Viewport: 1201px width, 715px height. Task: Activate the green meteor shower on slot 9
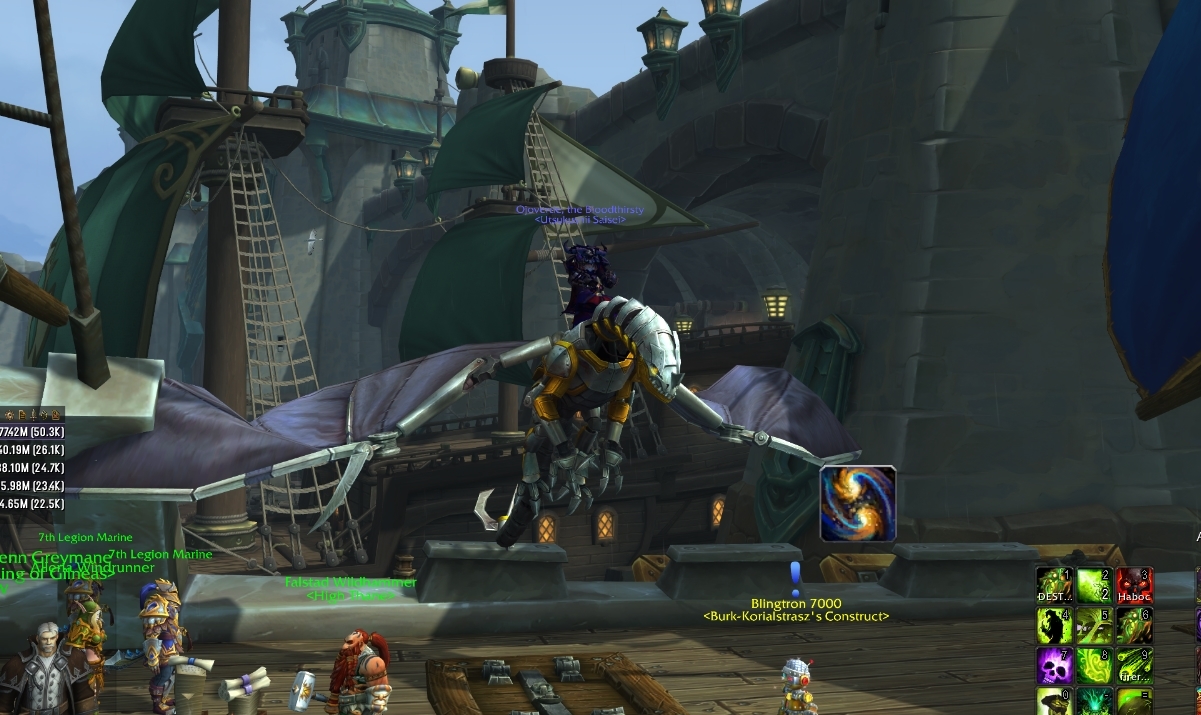point(1135,666)
